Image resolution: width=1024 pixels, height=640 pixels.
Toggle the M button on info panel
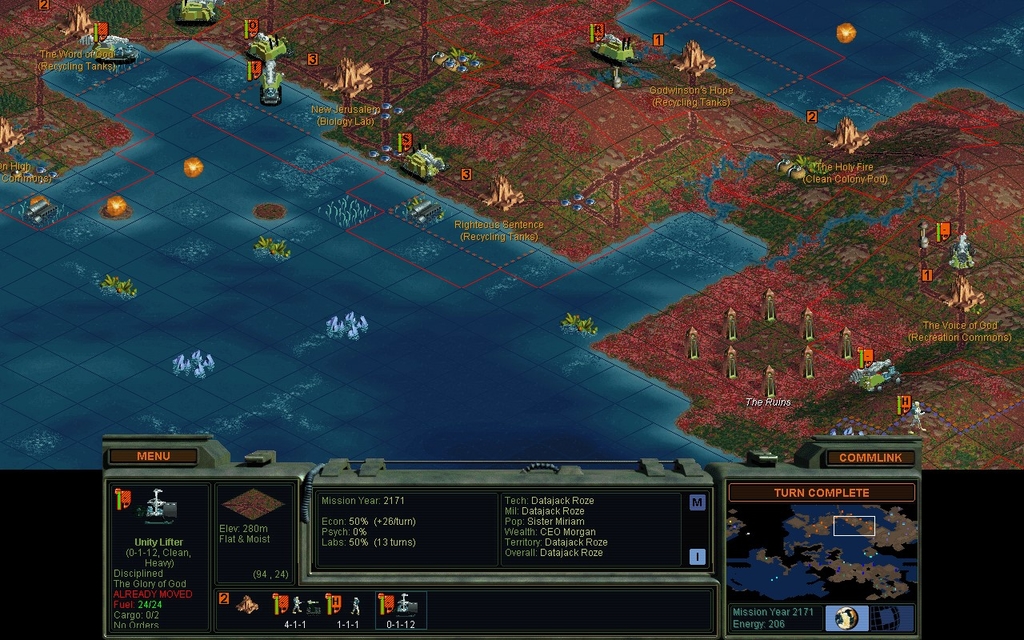697,503
